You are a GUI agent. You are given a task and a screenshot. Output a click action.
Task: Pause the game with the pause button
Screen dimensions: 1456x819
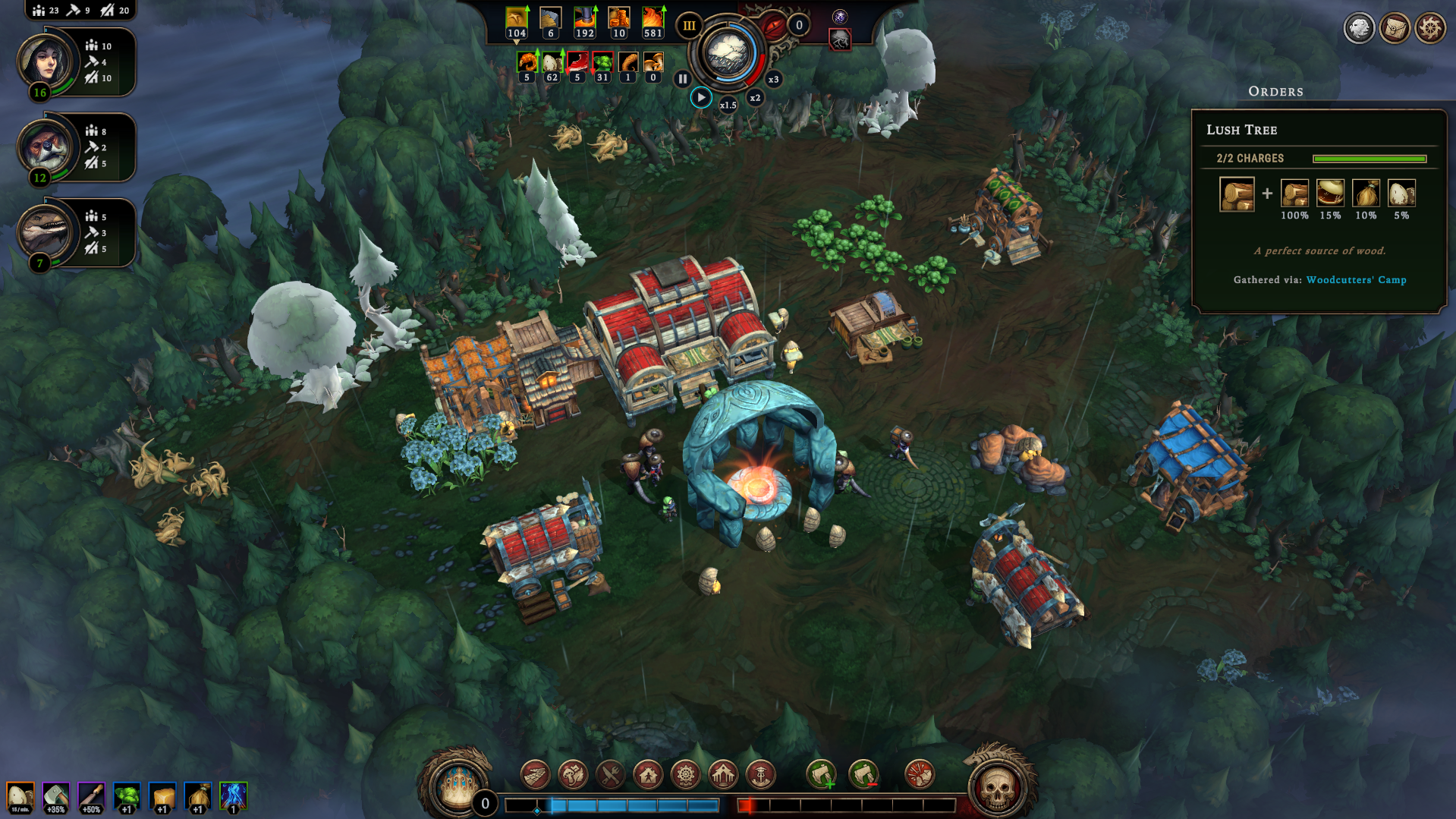pyautogui.click(x=682, y=78)
